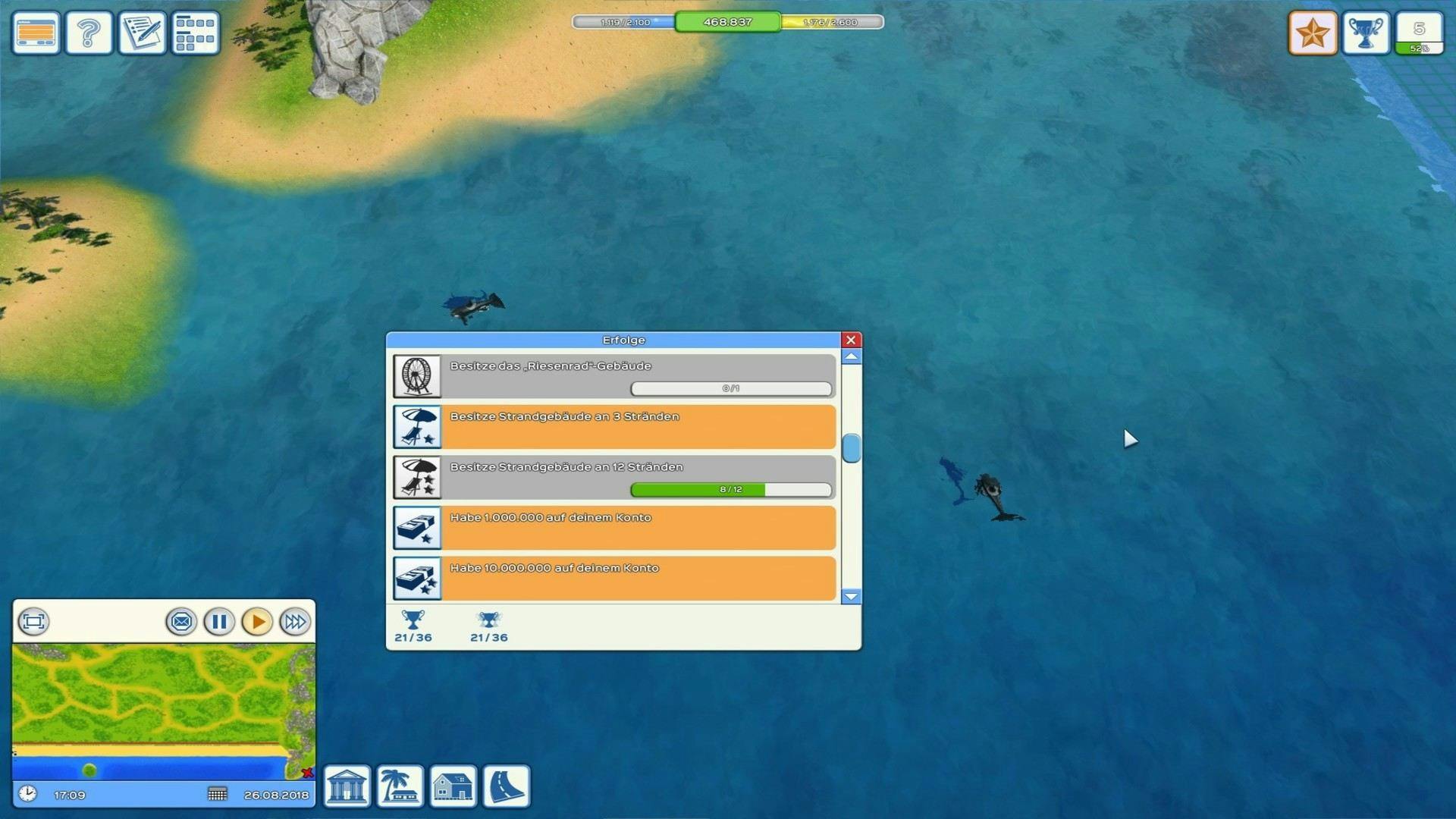Viewport: 1456px width, 819px height.
Task: Toggle the minimap frame view mode
Action: 32,622
